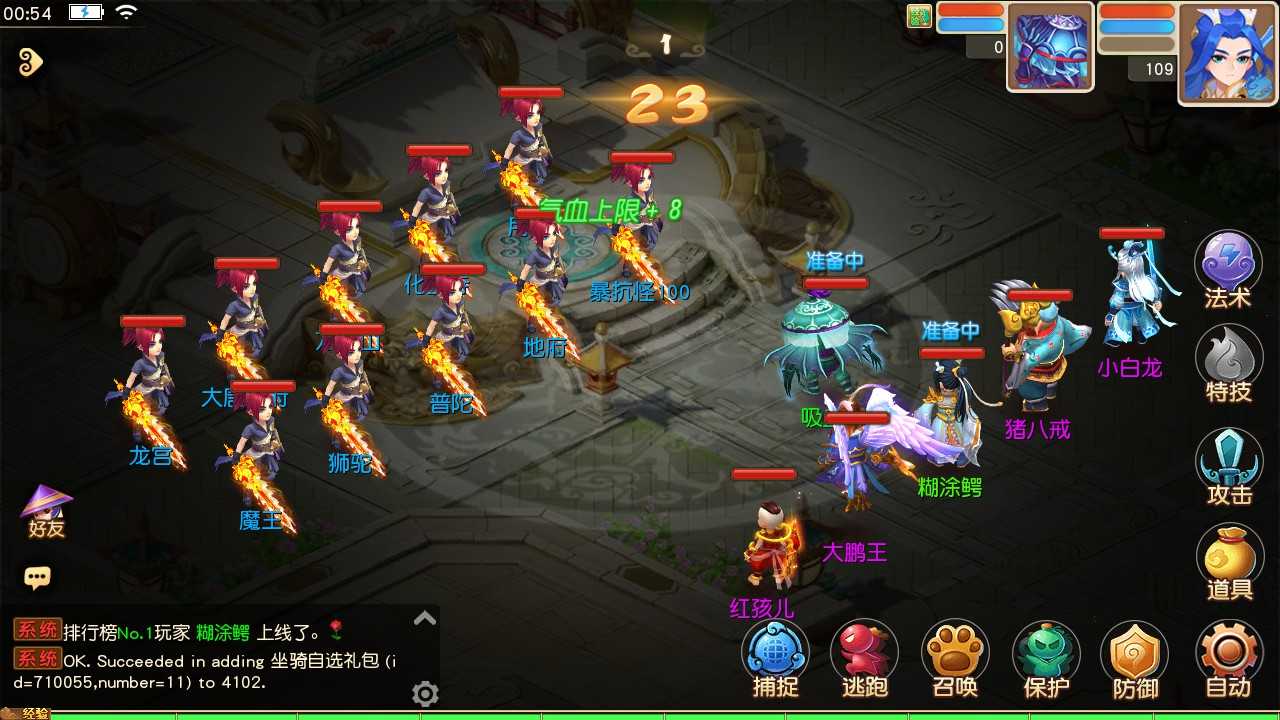
Task: Open the chat settings gear icon
Action: pos(425,694)
